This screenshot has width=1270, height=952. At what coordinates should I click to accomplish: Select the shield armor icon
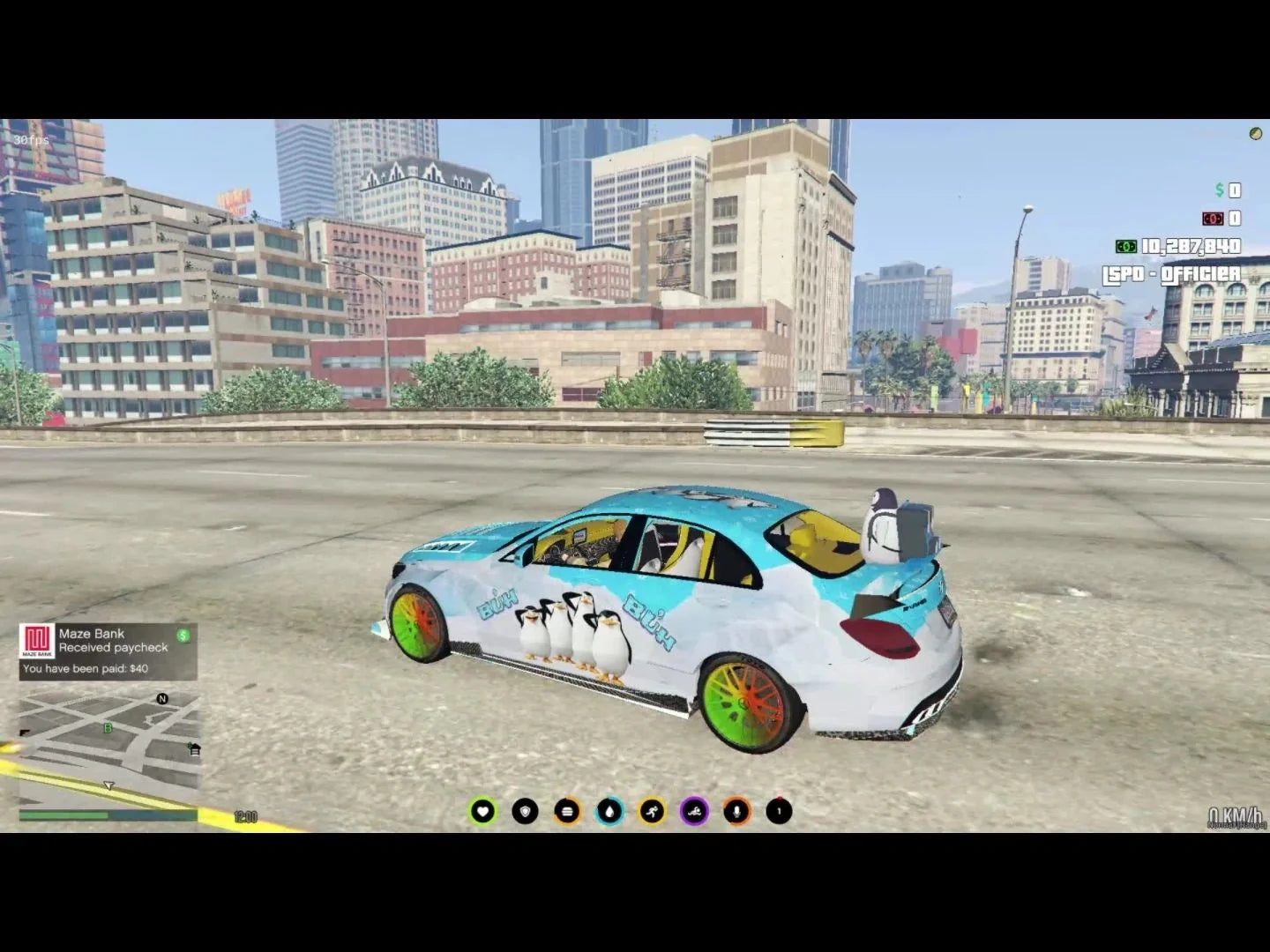524,809
